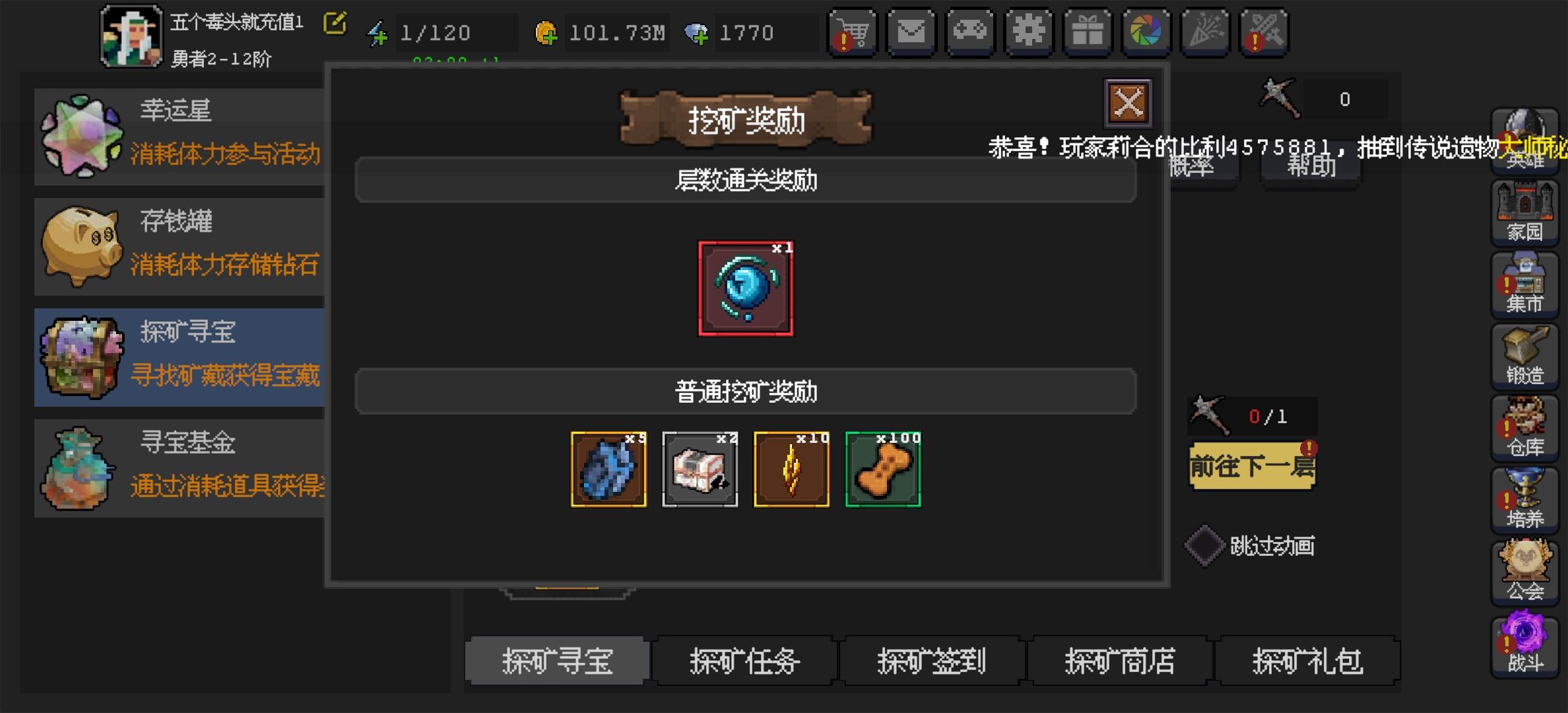Open the gamepad activities icon

pos(969,31)
